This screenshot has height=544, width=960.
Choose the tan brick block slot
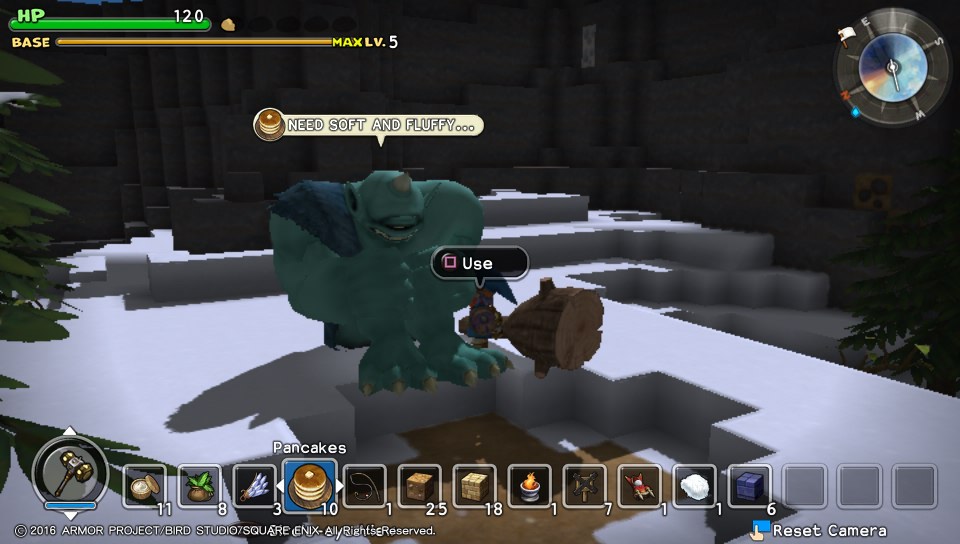tap(475, 486)
